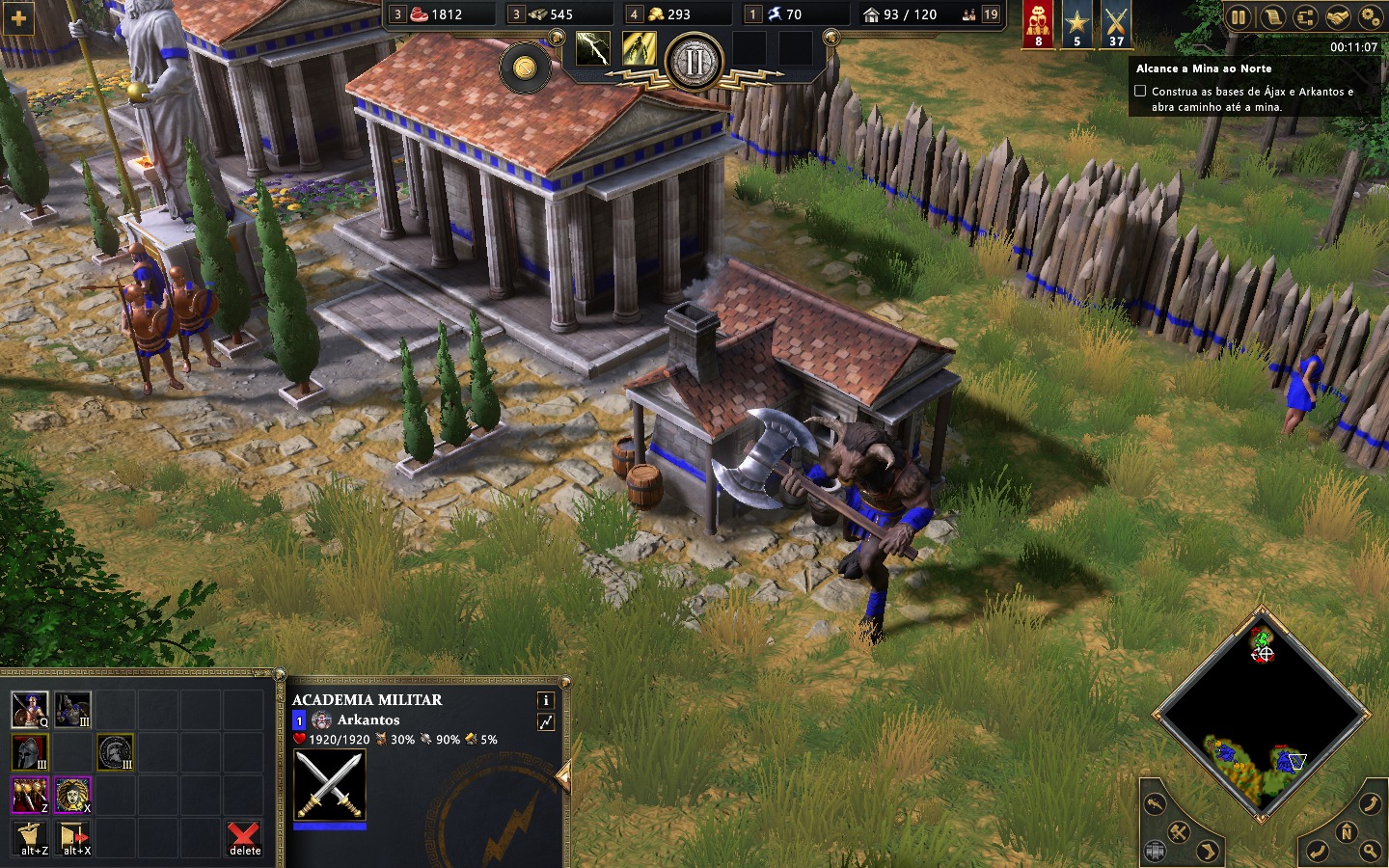Train a hoplite from the command panel
The image size is (1389, 868).
[29, 710]
